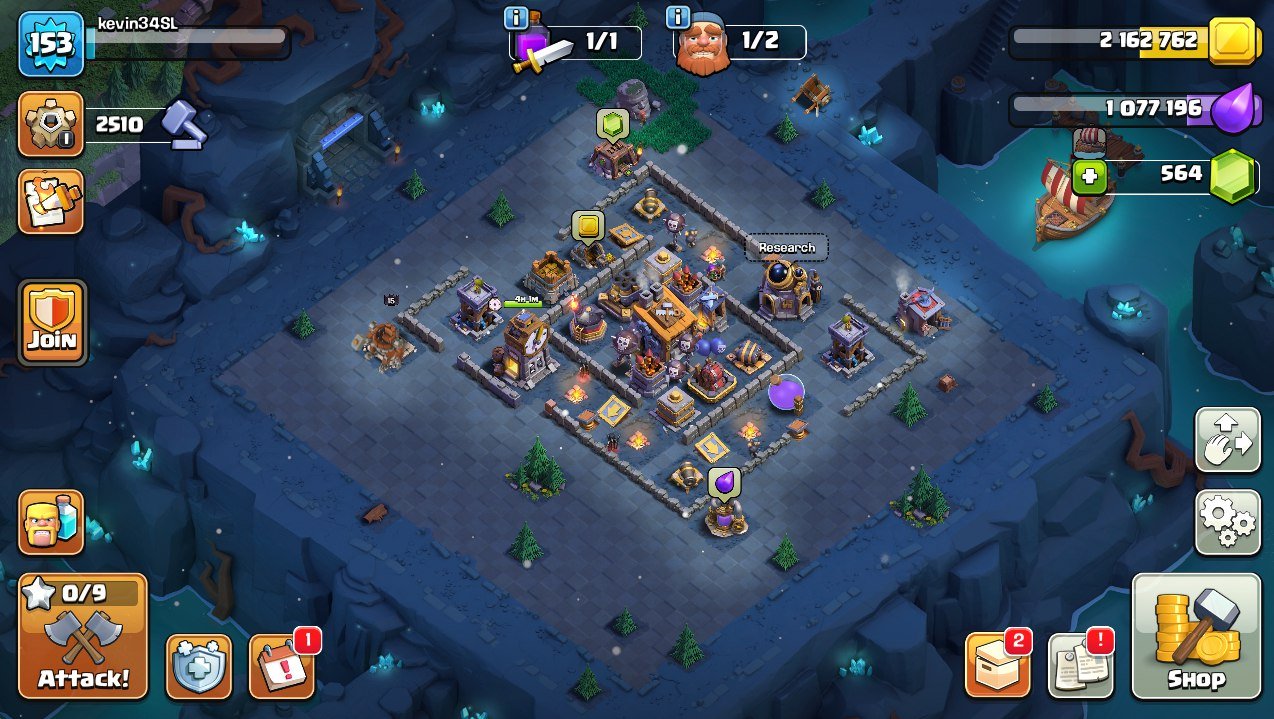
Task: Show laboratory info next to the 1/1 counter
Action: [x=516, y=17]
